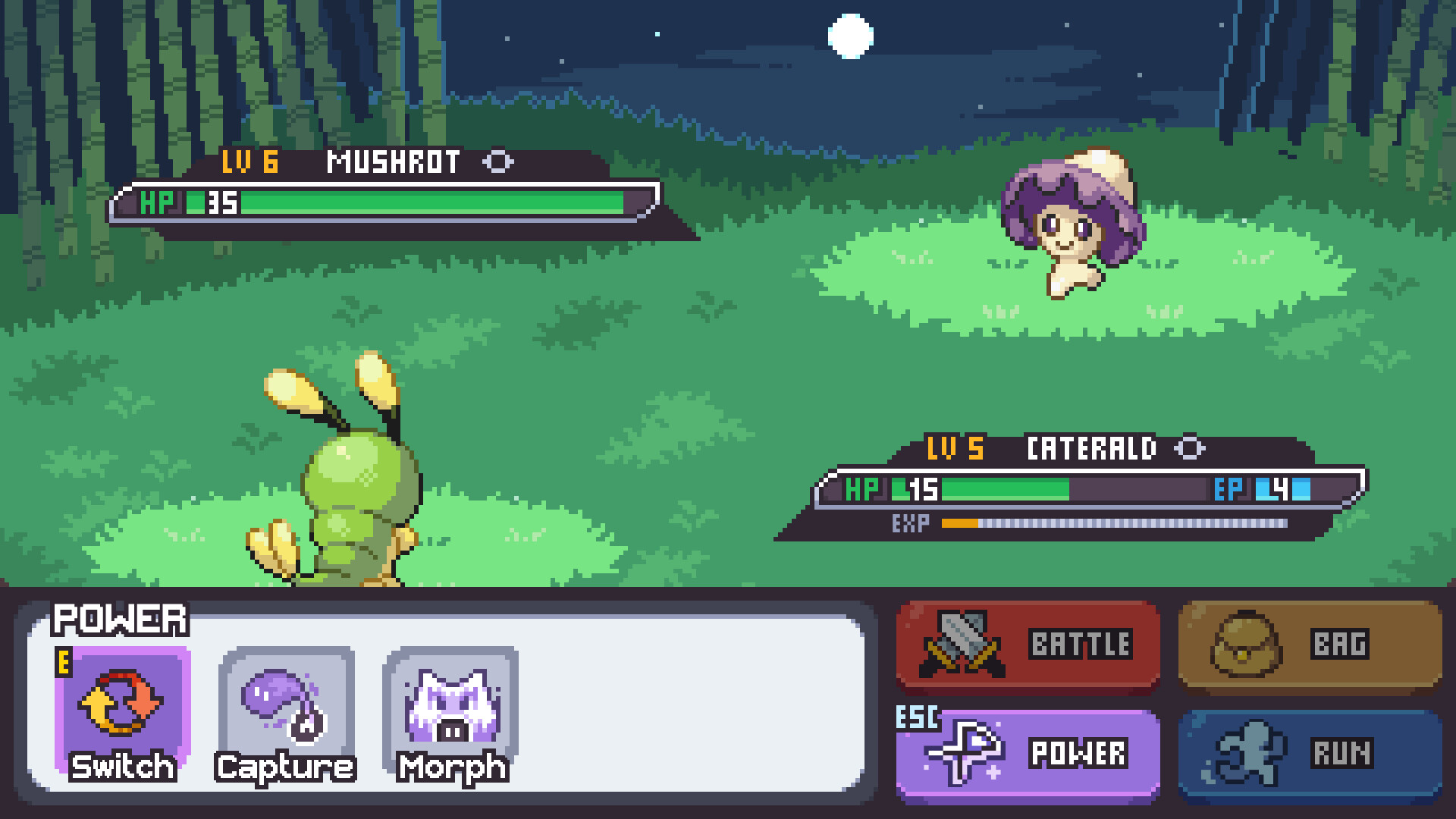Click the gender symbol beside MUSHROT's name
1456x819 pixels.
click(x=500, y=162)
